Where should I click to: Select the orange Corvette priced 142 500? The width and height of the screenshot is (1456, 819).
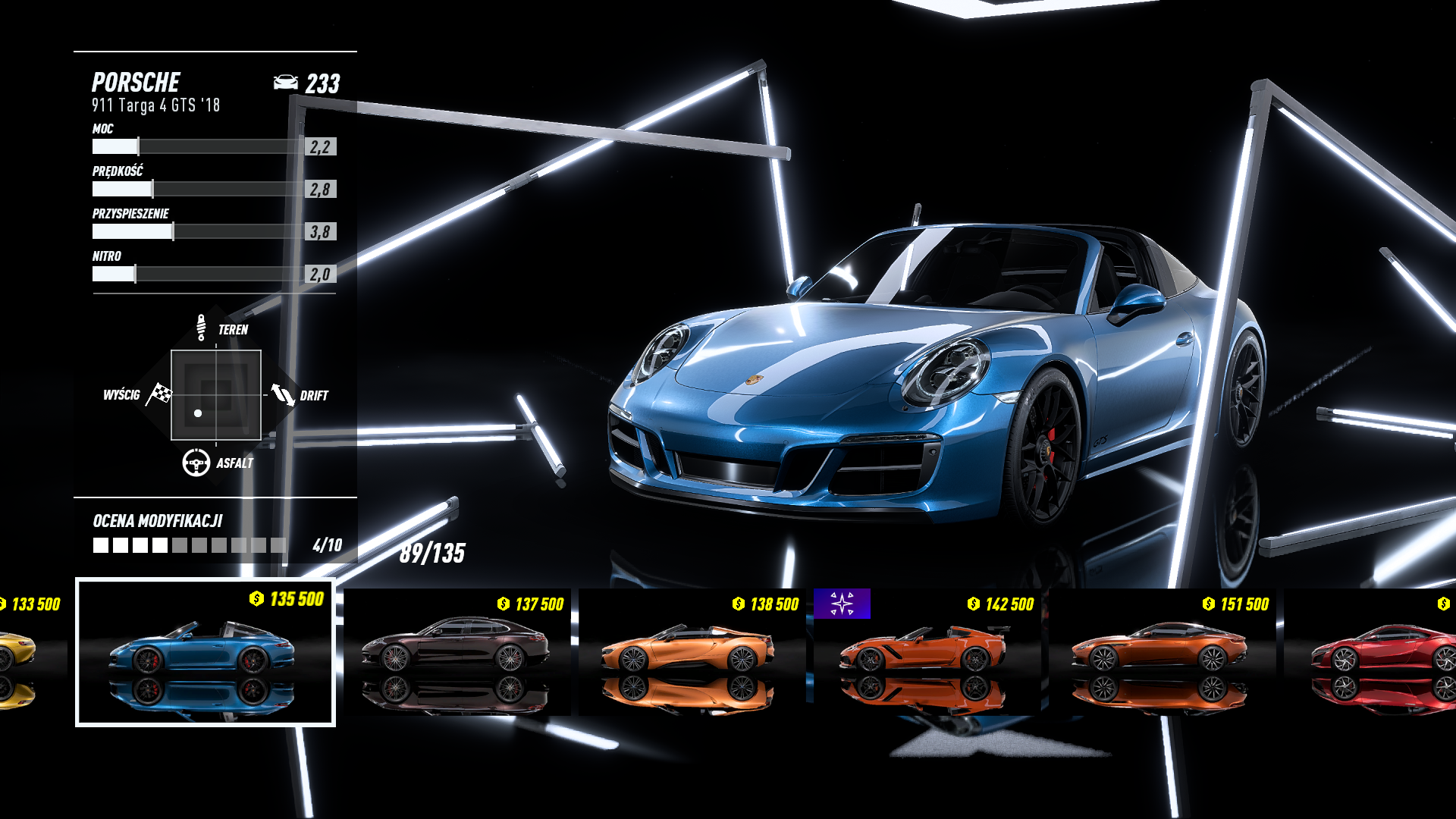click(x=927, y=652)
